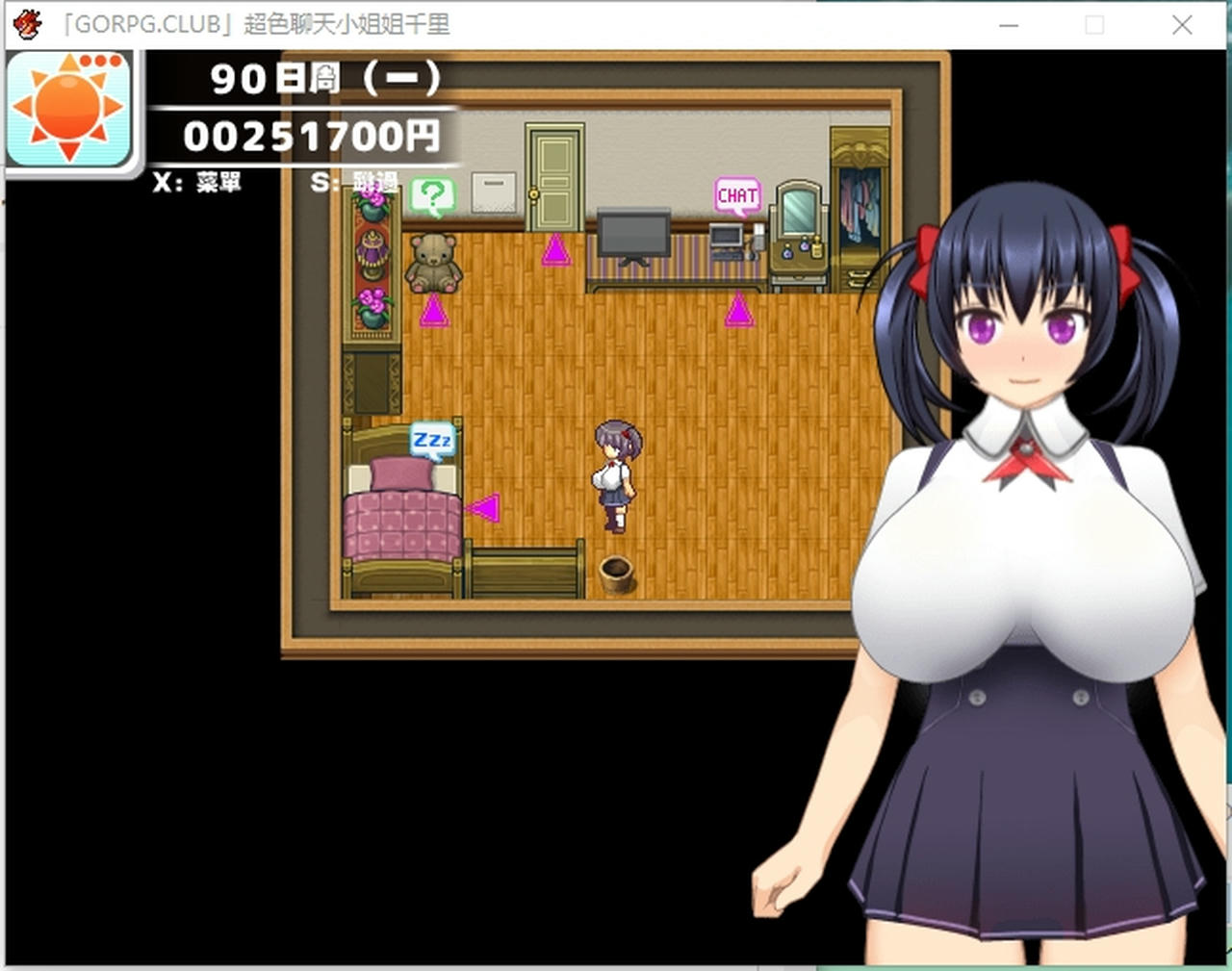The width and height of the screenshot is (1232, 971).
Task: Click the 90日周（一）day counter
Action: (327, 80)
